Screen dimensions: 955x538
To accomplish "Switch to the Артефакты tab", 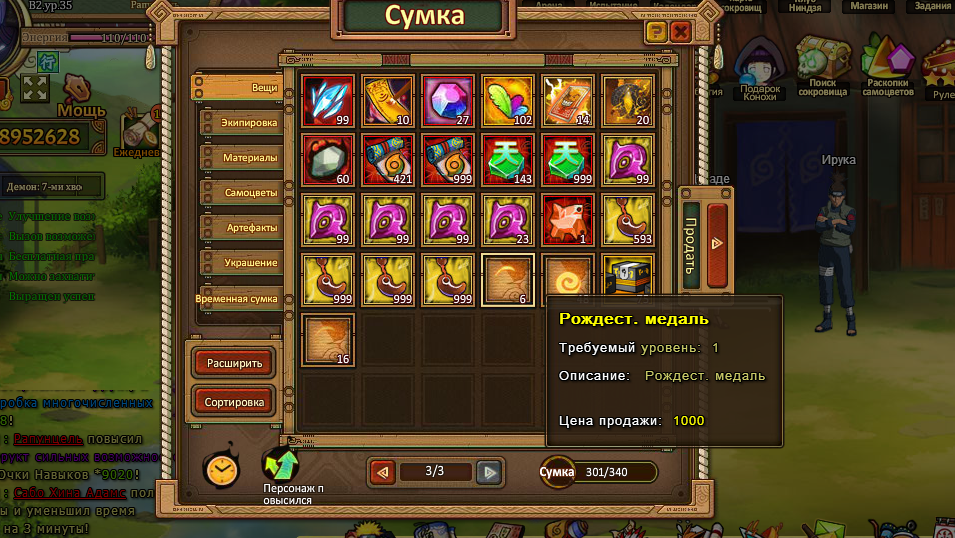I will pos(238,228).
